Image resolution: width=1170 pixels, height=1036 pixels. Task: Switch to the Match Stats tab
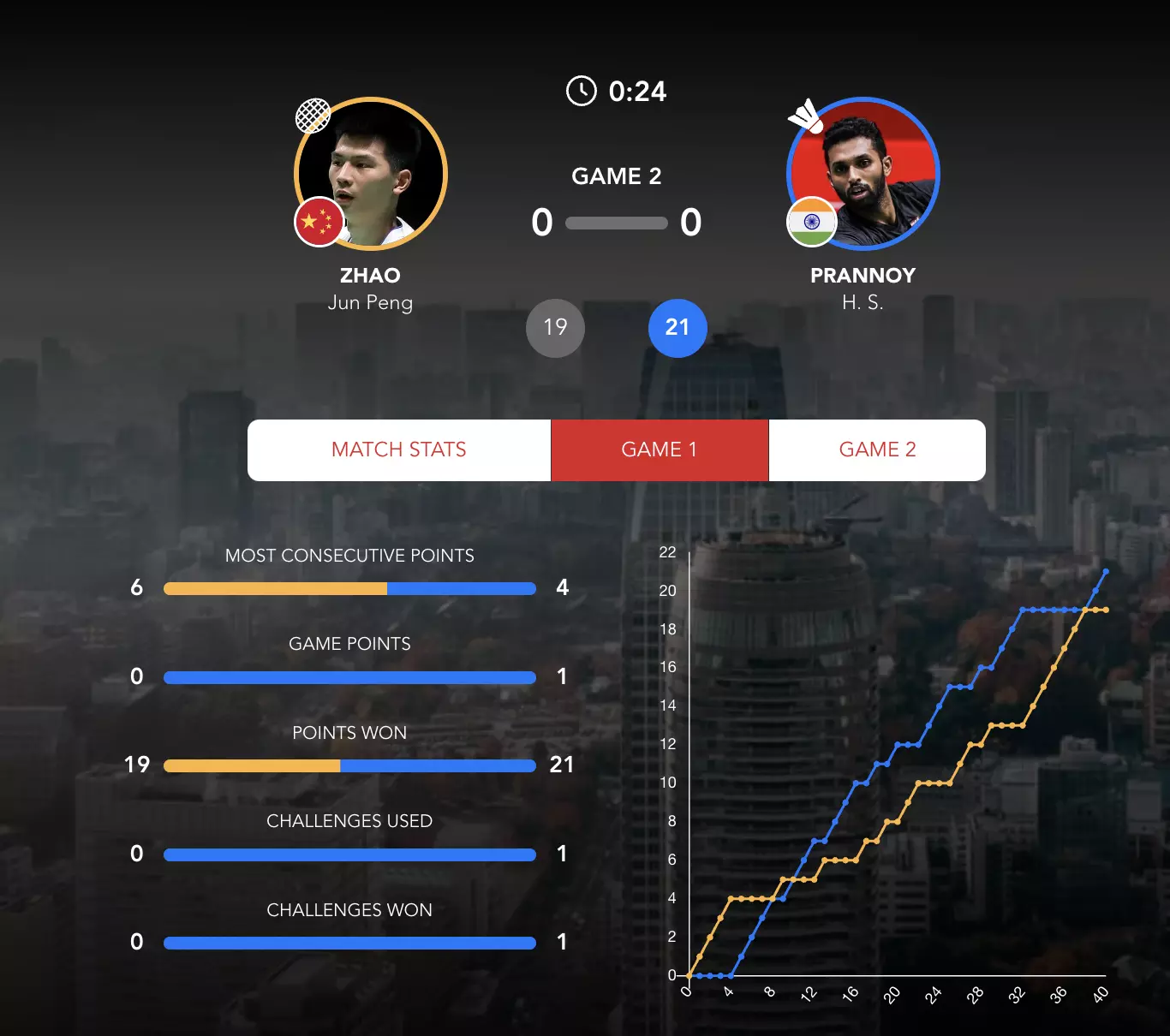tap(399, 450)
